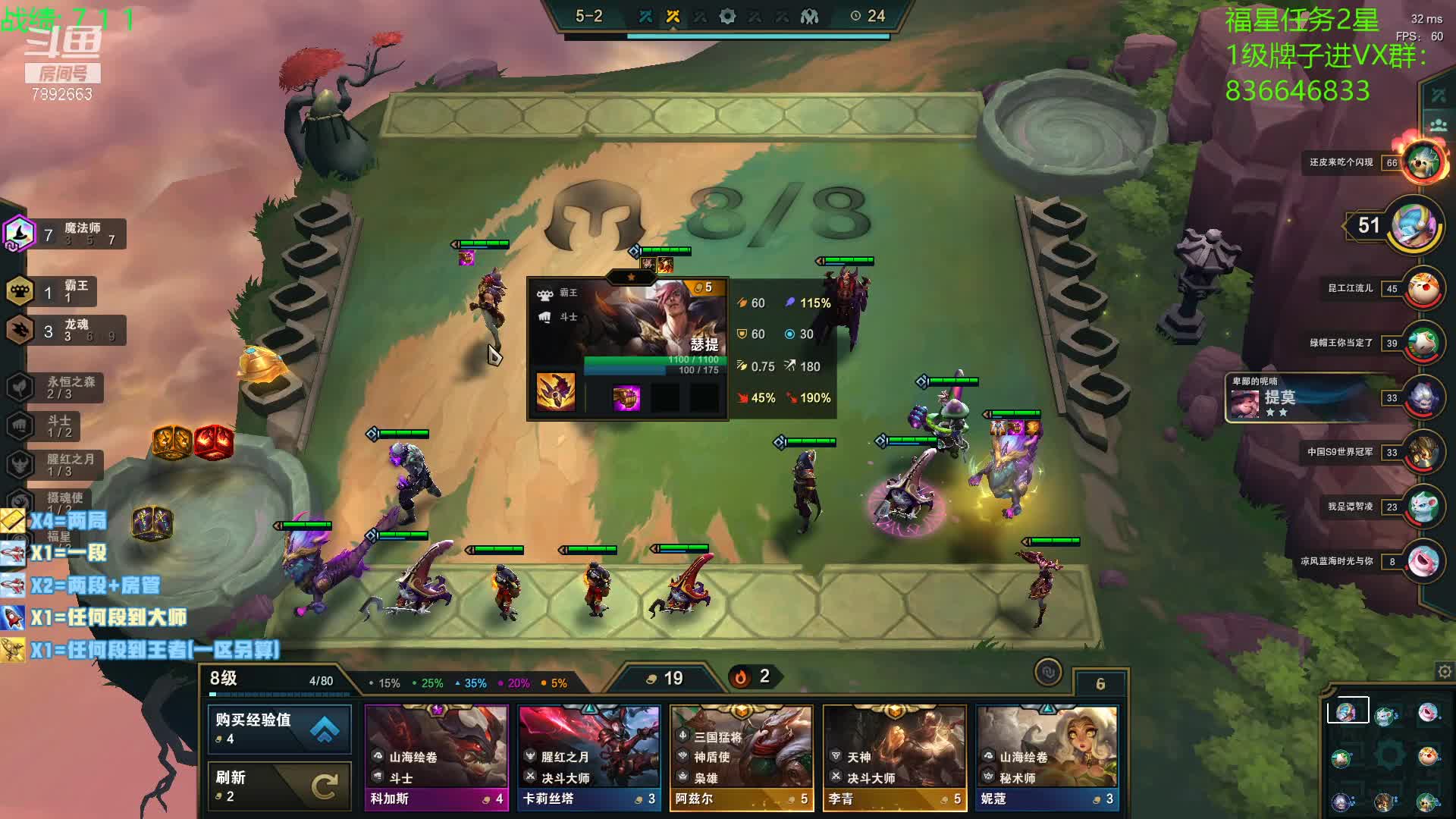
Task: Buy the 阿兹尔 champion card
Action: point(742,758)
